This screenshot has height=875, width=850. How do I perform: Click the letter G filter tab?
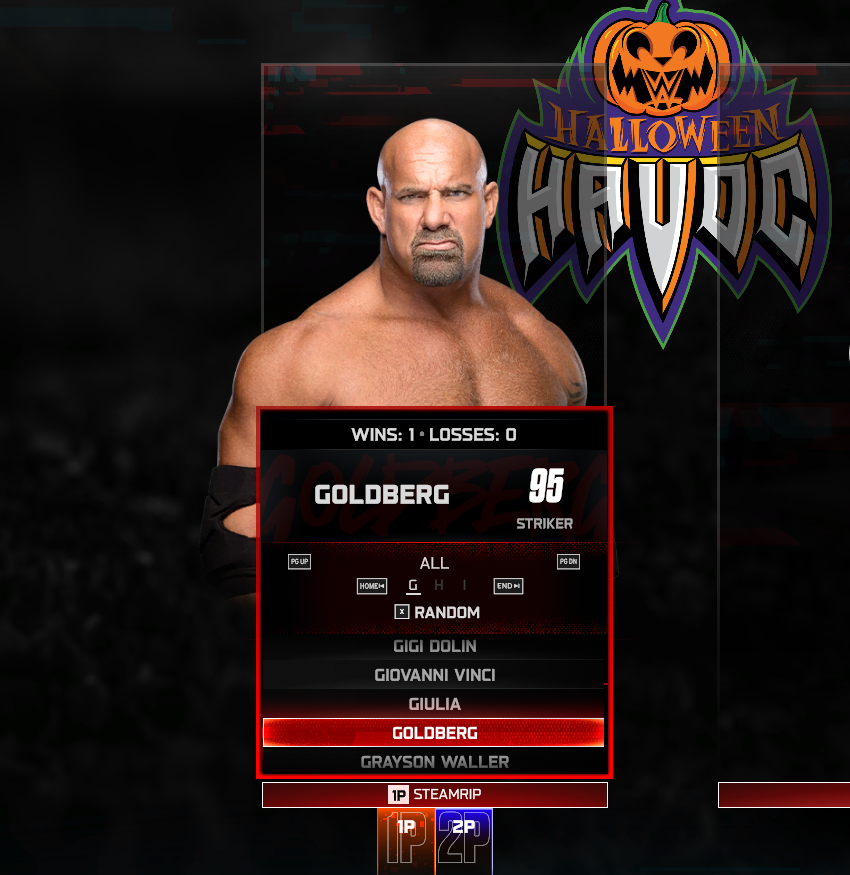[414, 586]
